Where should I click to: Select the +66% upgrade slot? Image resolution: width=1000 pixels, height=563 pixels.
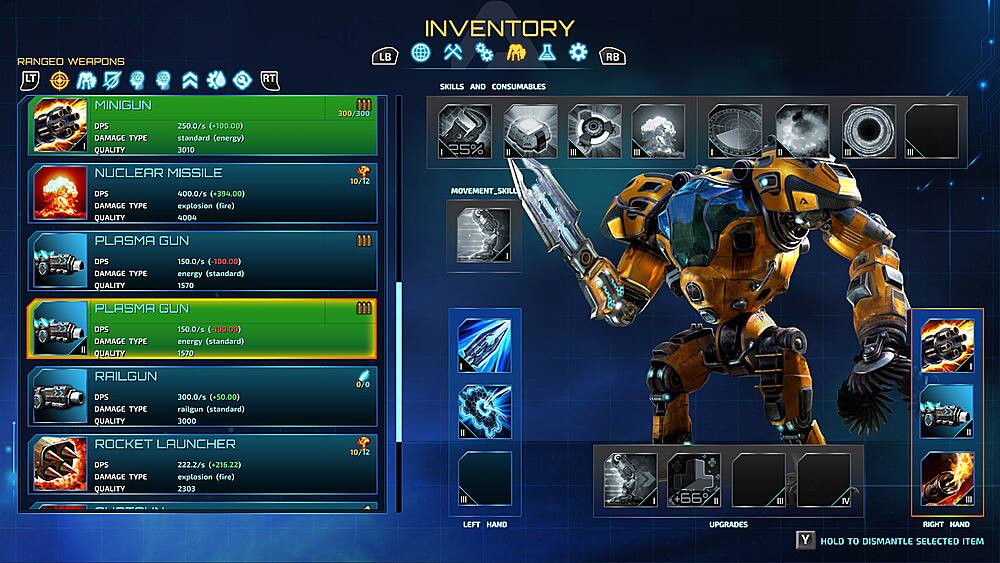[694, 480]
